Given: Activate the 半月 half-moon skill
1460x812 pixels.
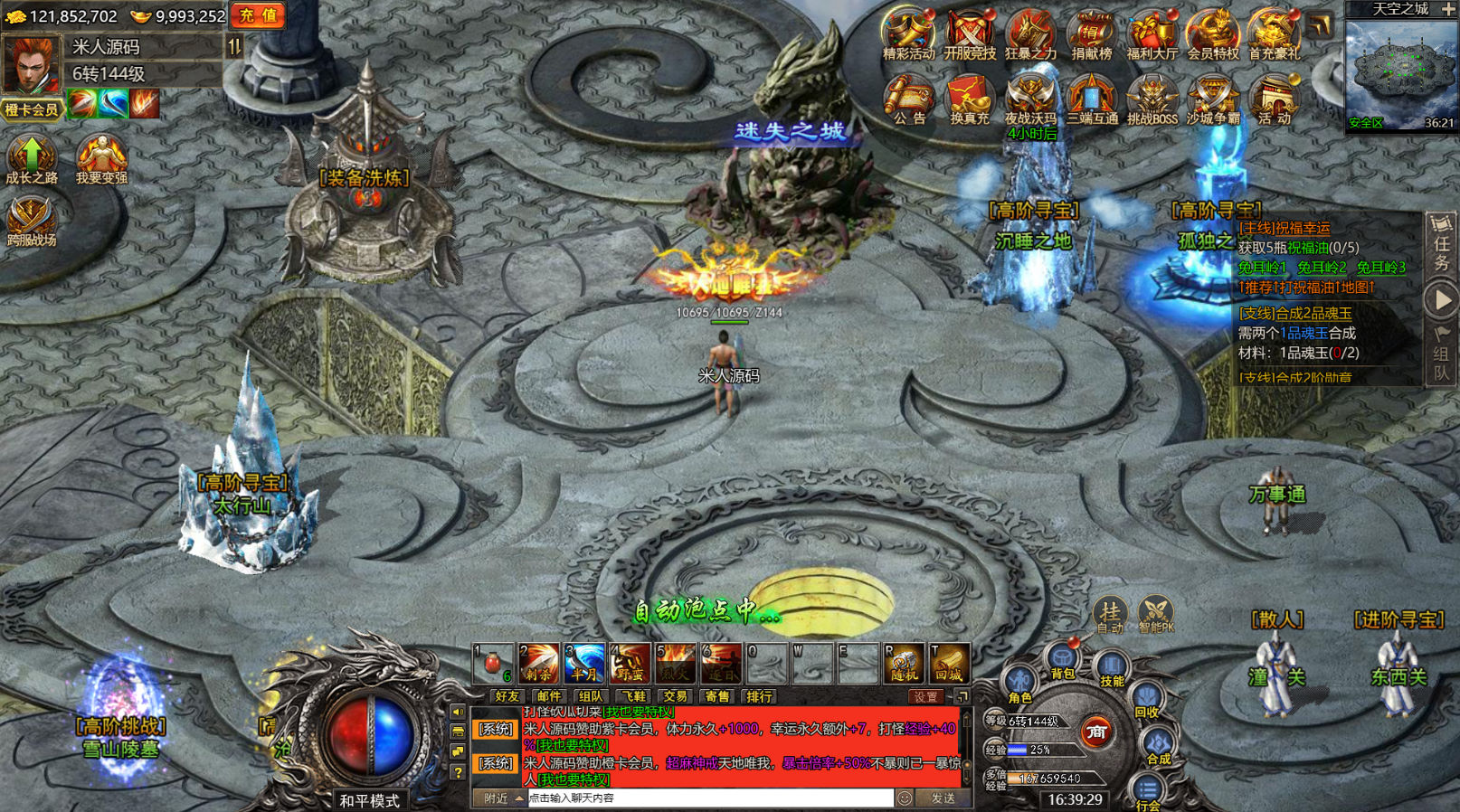Looking at the screenshot, I should coord(584,664).
